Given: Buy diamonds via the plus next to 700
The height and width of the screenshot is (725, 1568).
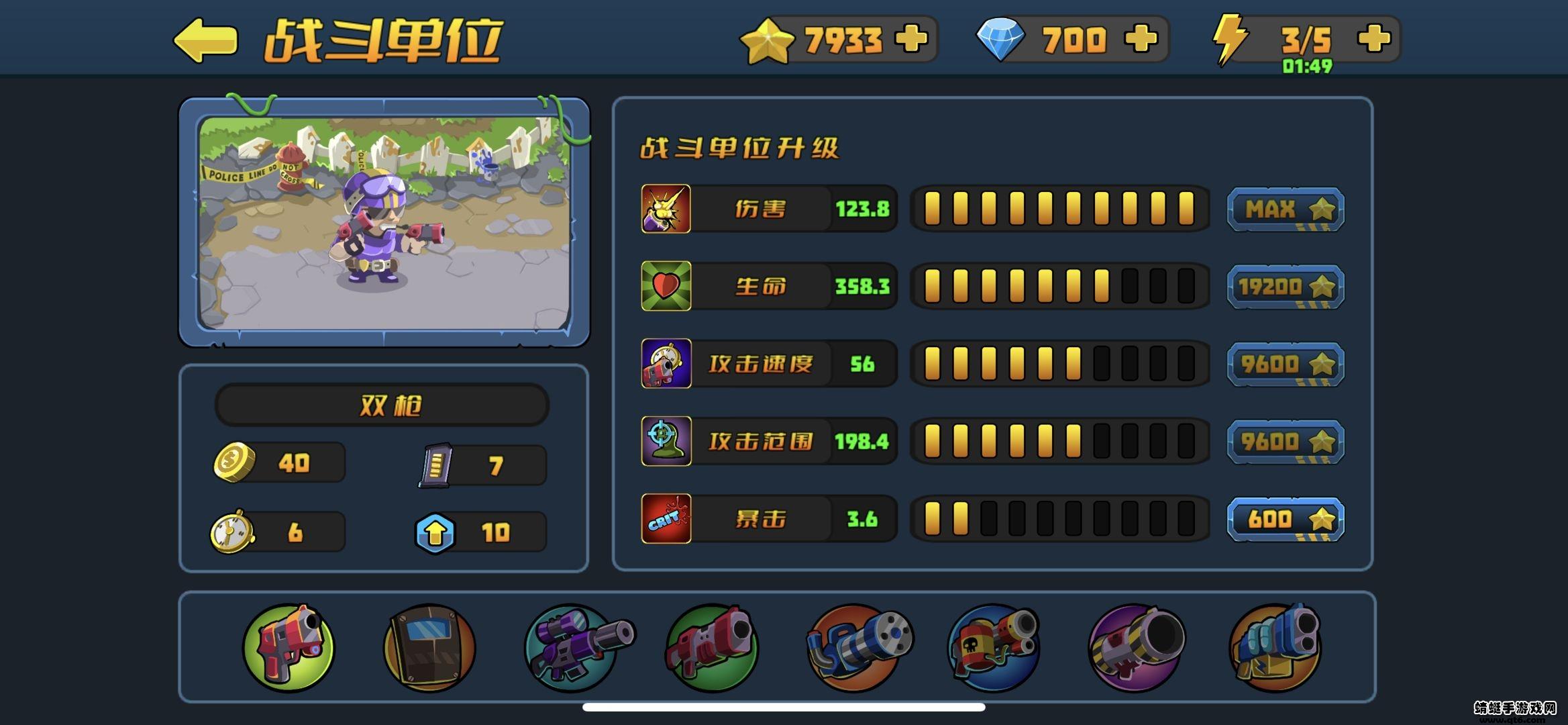Looking at the screenshot, I should [1141, 38].
